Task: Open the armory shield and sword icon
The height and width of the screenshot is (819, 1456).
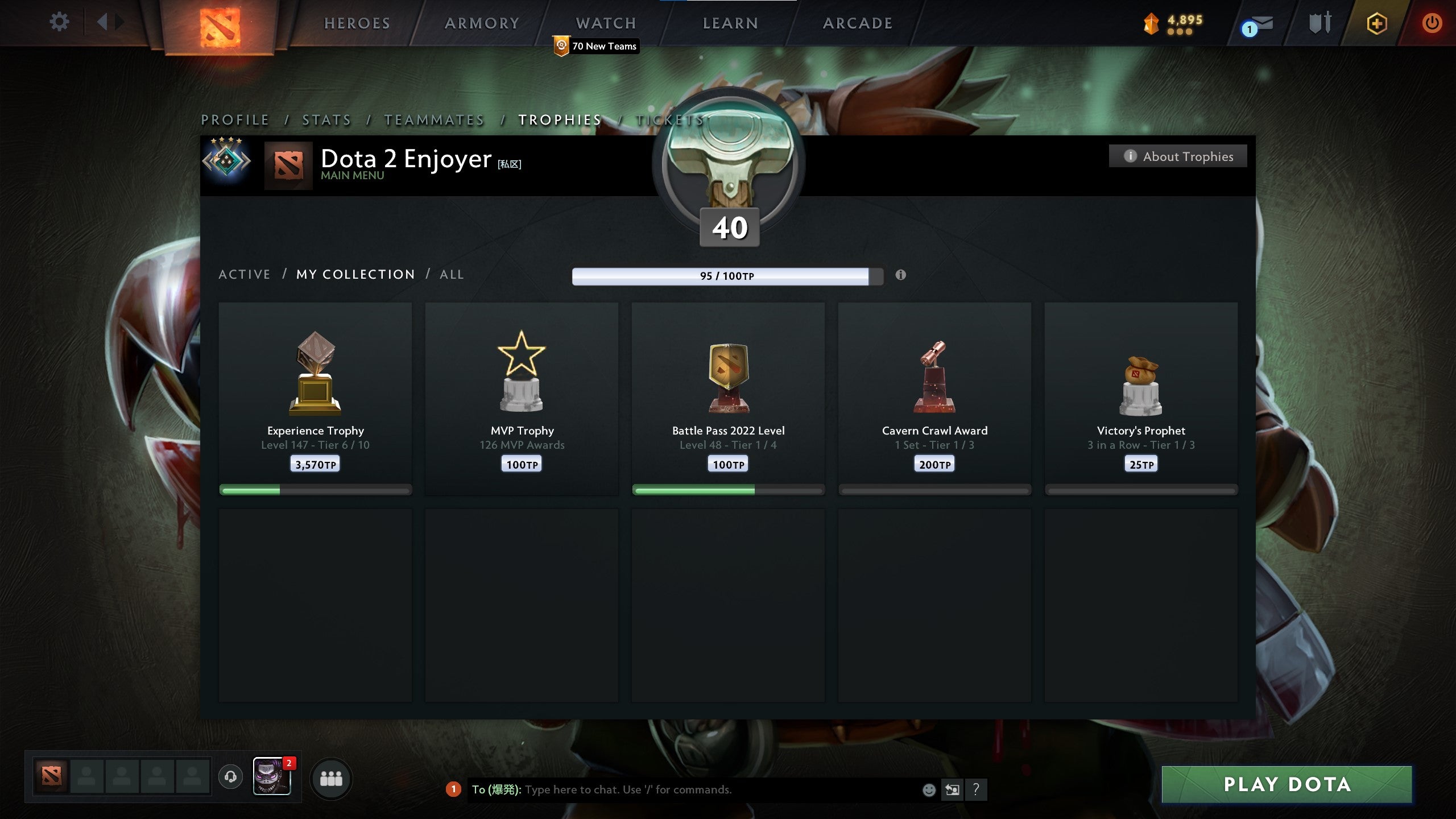Action: click(x=1319, y=24)
